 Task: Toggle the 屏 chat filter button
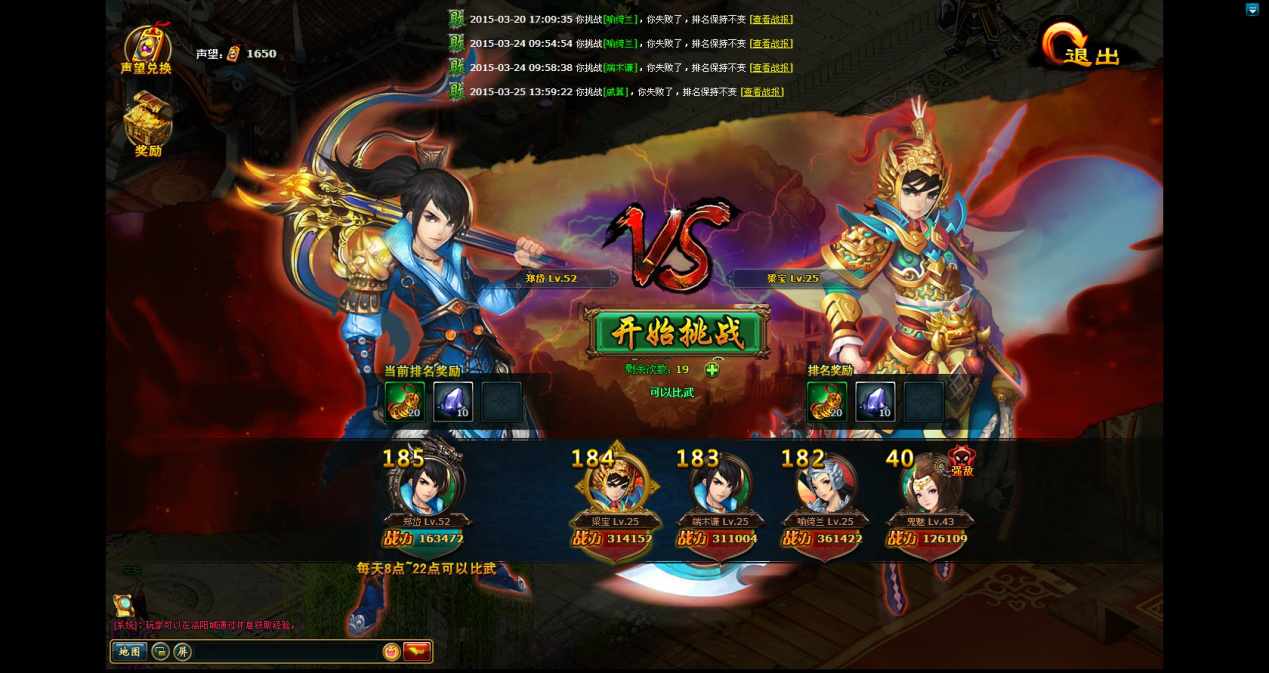click(x=182, y=652)
